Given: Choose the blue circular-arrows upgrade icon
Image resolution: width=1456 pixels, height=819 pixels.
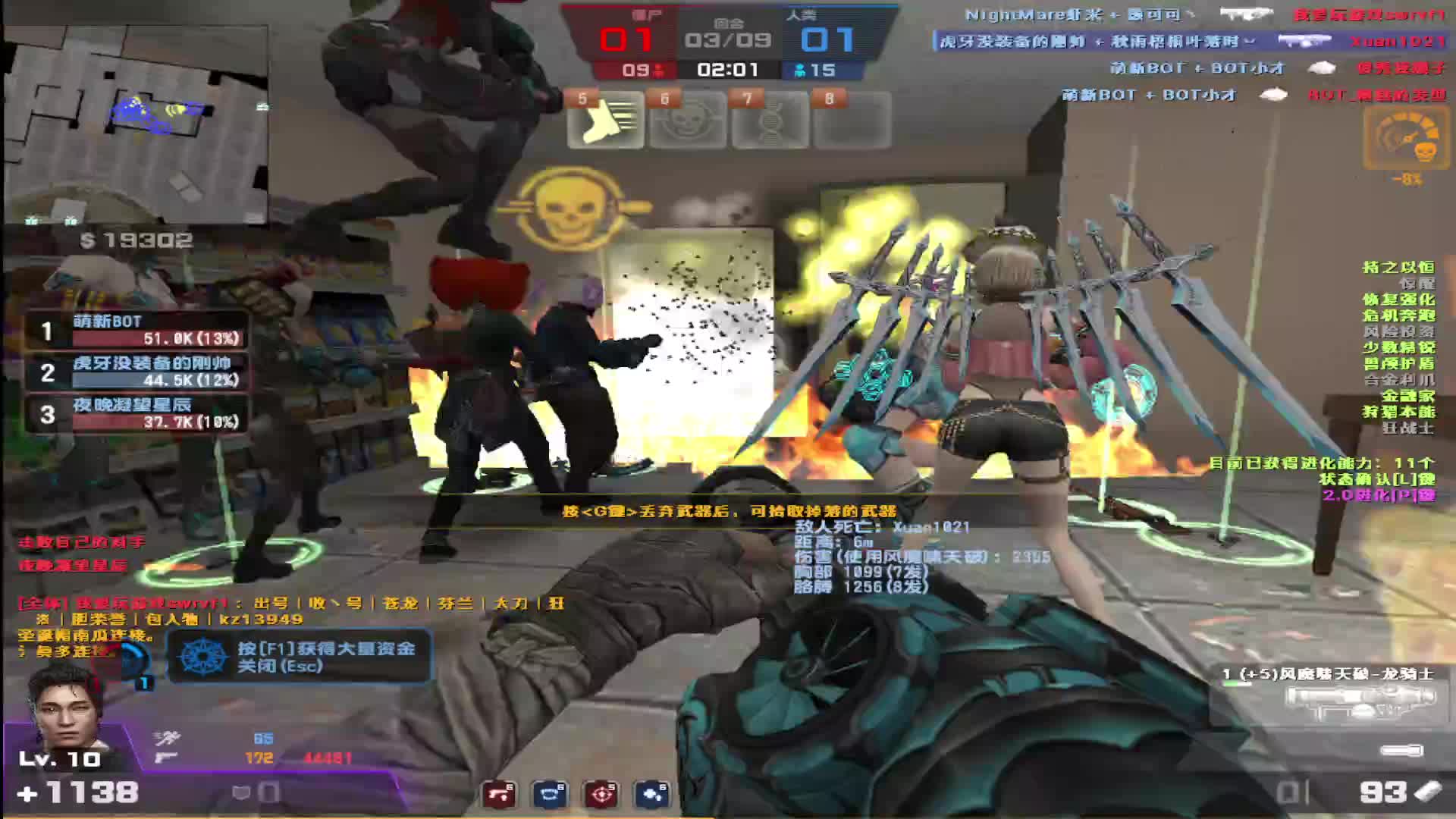Looking at the screenshot, I should pos(551,794).
